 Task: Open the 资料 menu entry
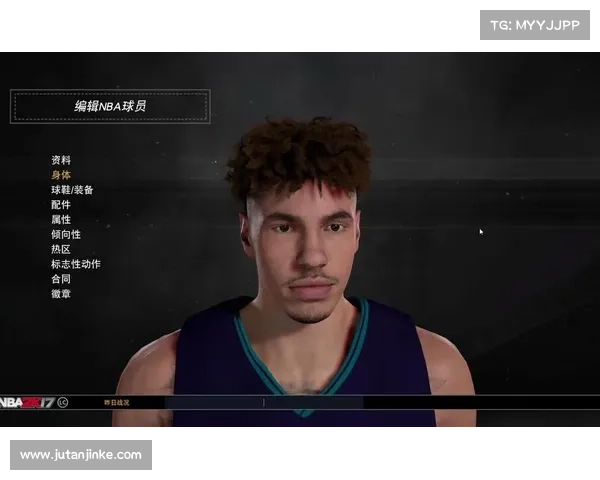tap(61, 160)
